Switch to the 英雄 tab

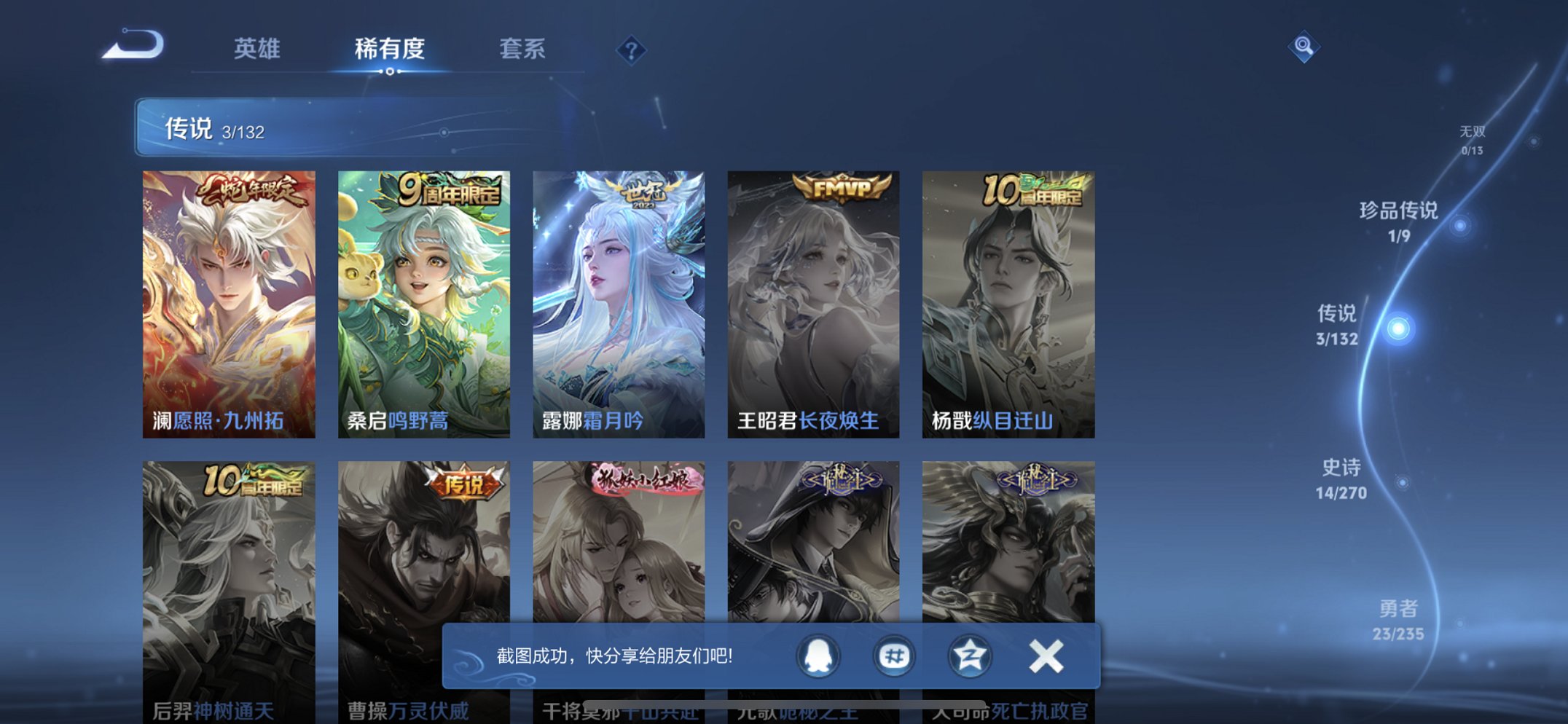click(255, 47)
